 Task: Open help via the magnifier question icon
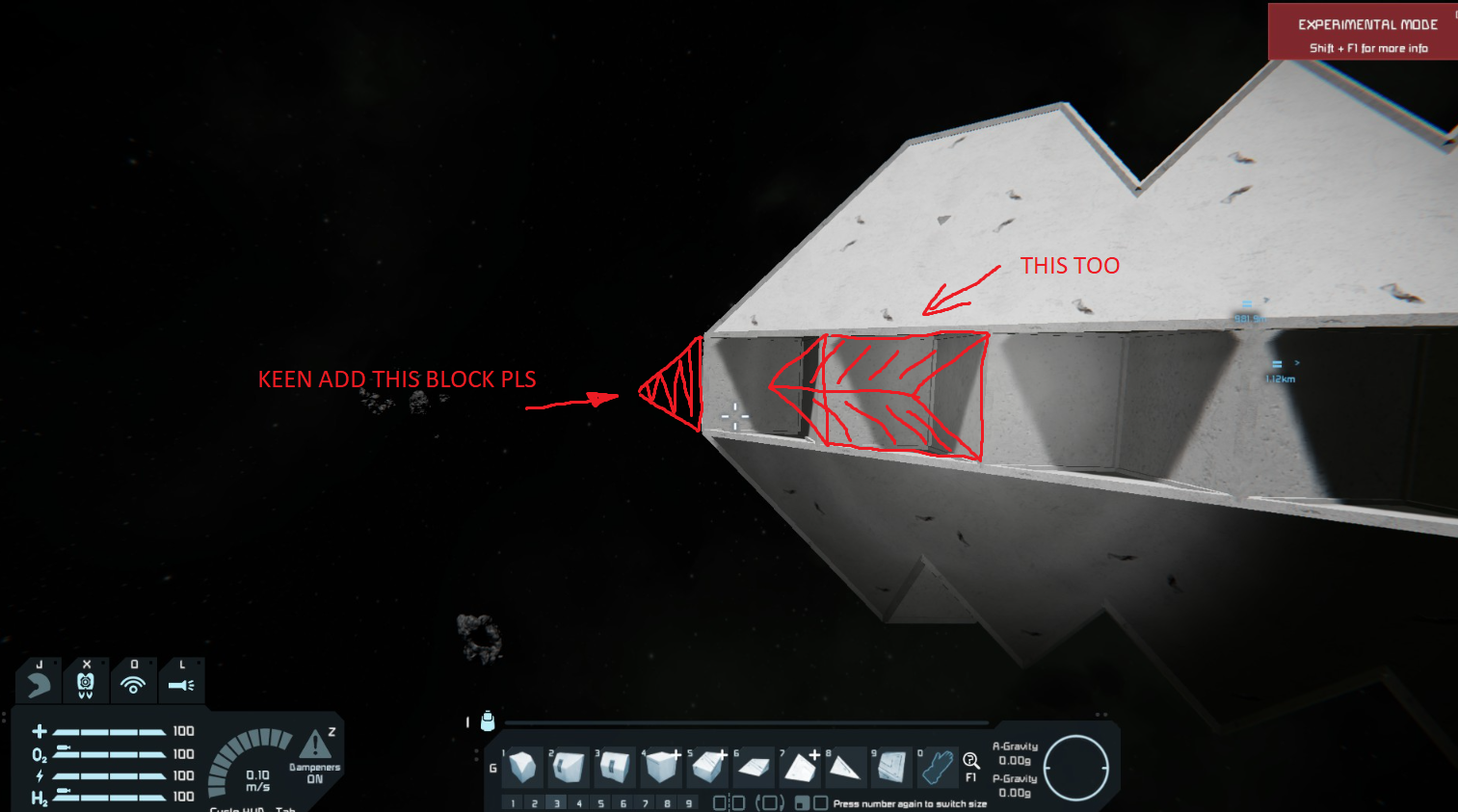[971, 761]
